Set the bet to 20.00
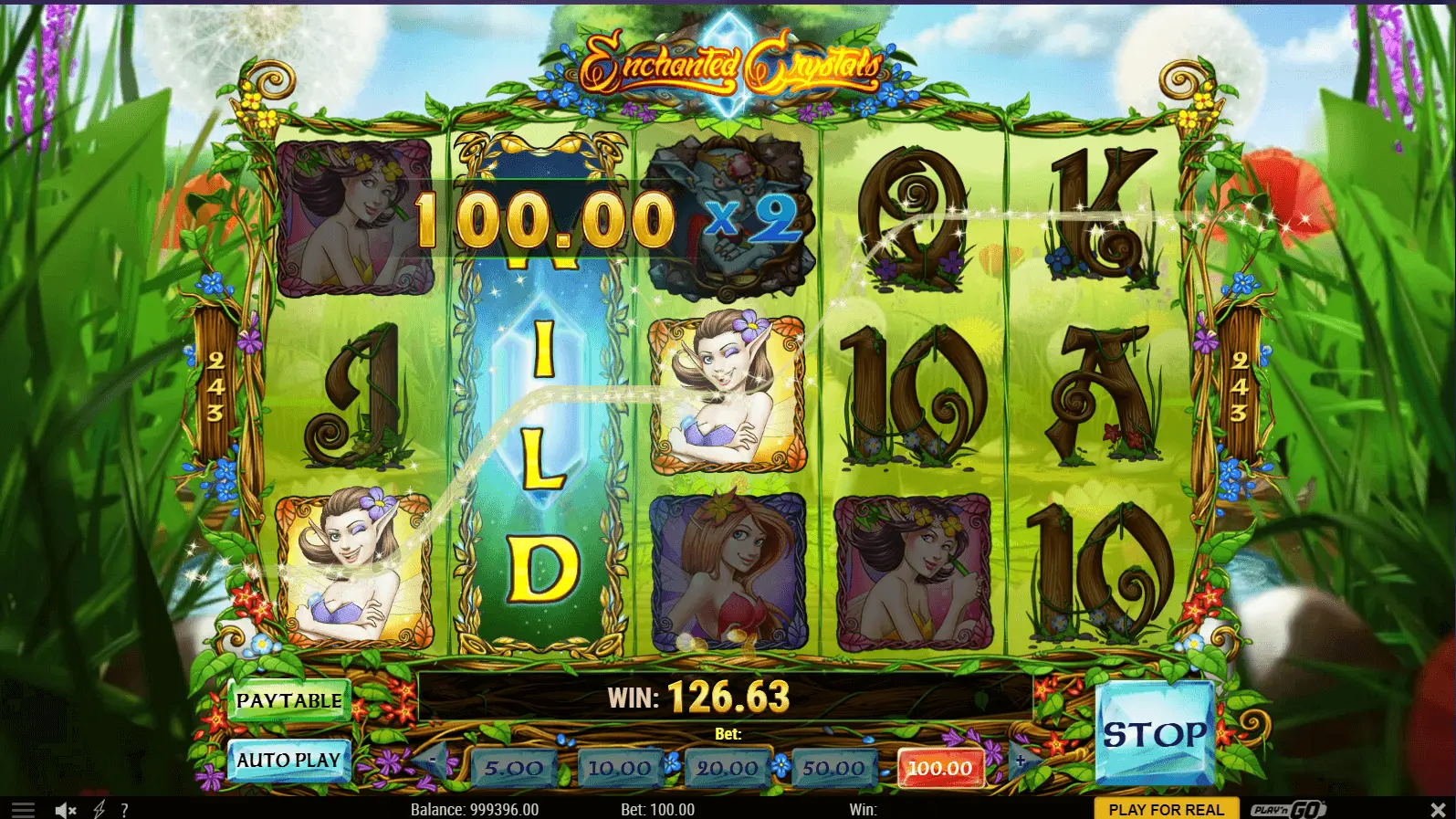The height and width of the screenshot is (819, 1456). click(x=727, y=769)
